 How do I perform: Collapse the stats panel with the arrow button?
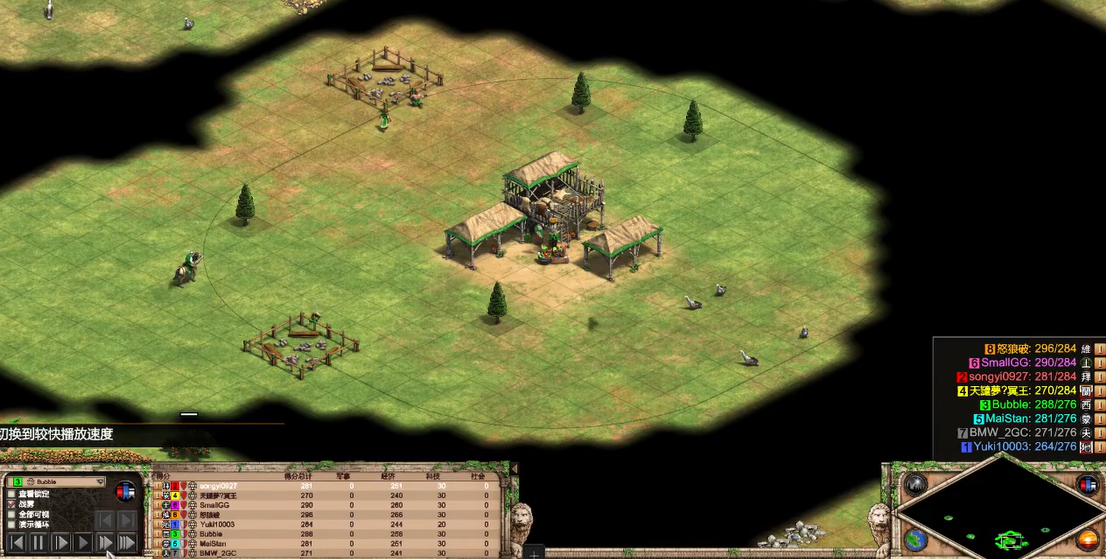point(514,468)
